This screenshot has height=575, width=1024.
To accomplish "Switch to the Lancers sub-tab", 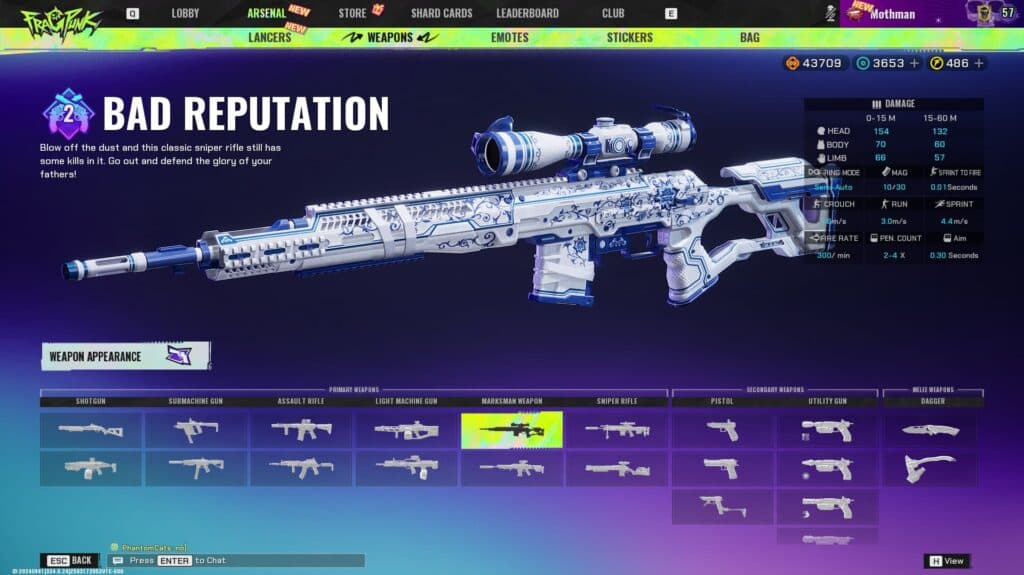I will tap(269, 37).
